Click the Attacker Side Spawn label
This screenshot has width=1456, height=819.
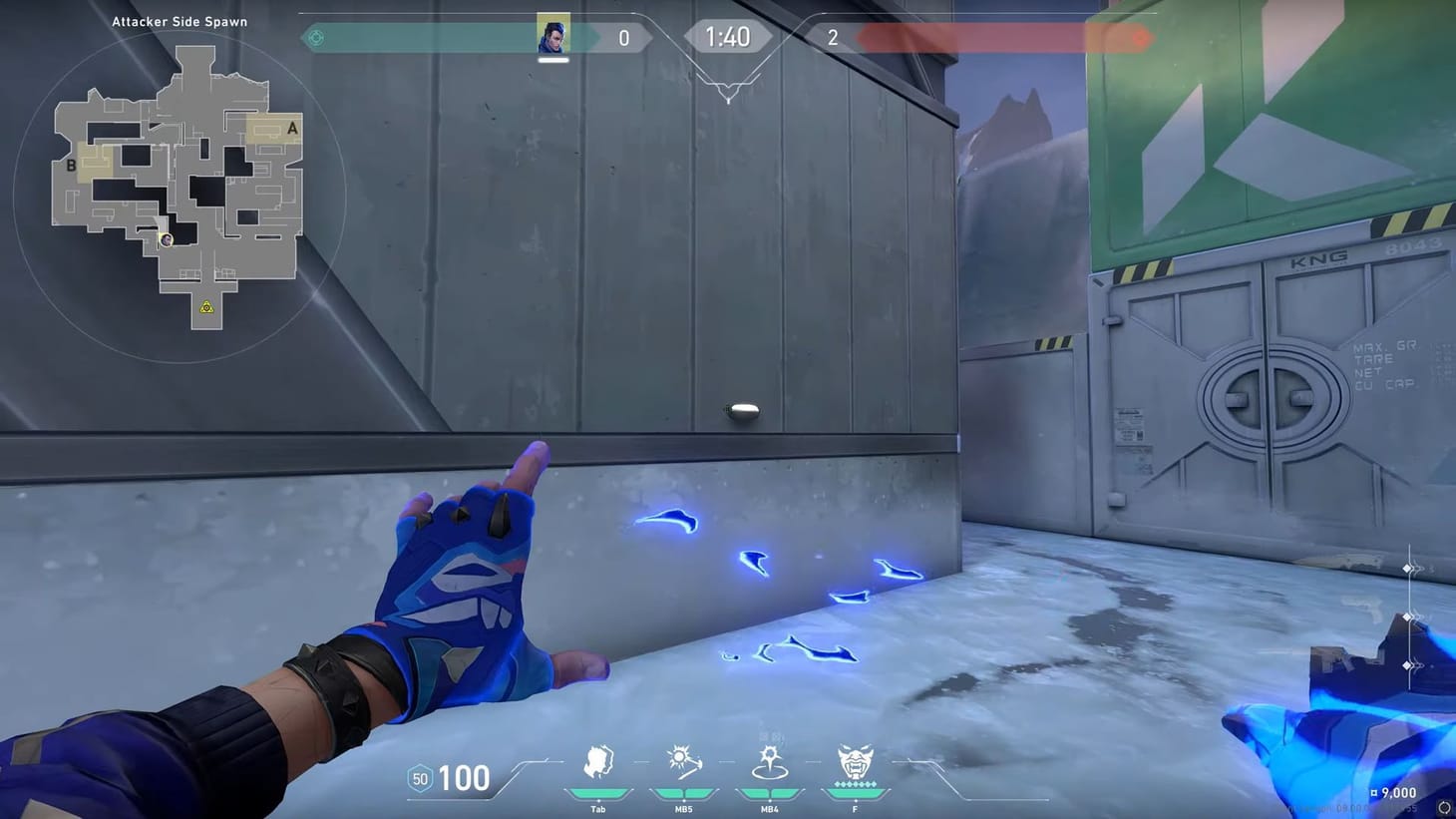pos(179,20)
